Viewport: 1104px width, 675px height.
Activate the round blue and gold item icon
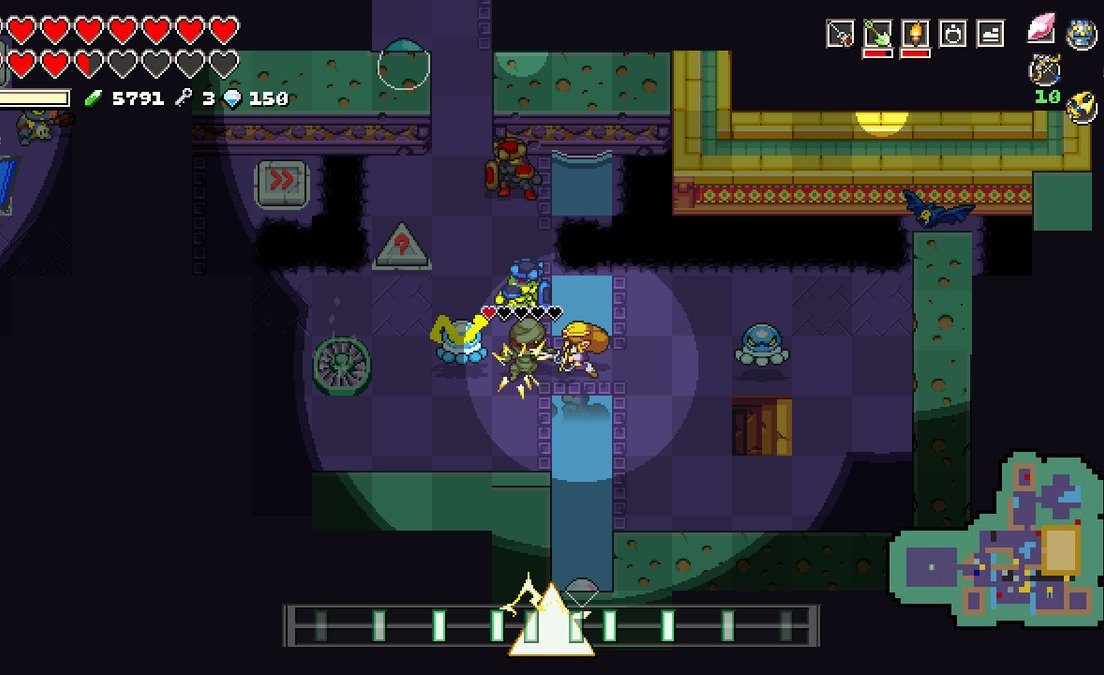tap(1082, 33)
